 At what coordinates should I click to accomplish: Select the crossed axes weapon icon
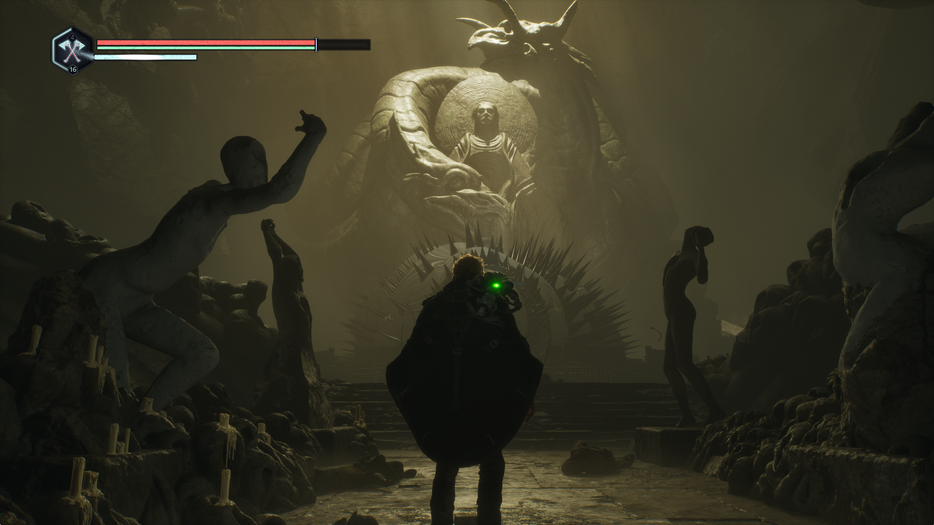tap(72, 49)
